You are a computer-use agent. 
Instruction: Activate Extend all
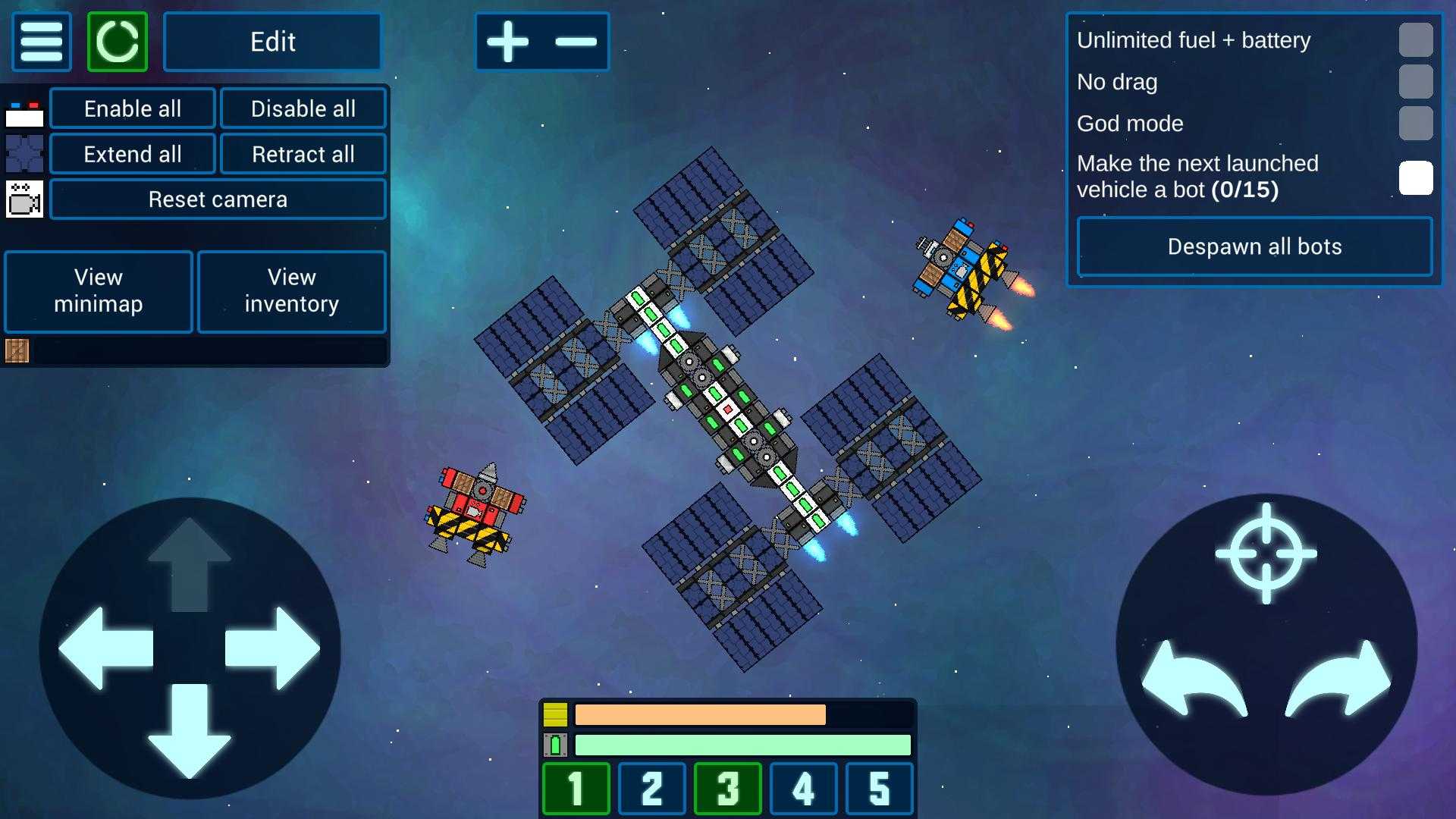click(133, 154)
